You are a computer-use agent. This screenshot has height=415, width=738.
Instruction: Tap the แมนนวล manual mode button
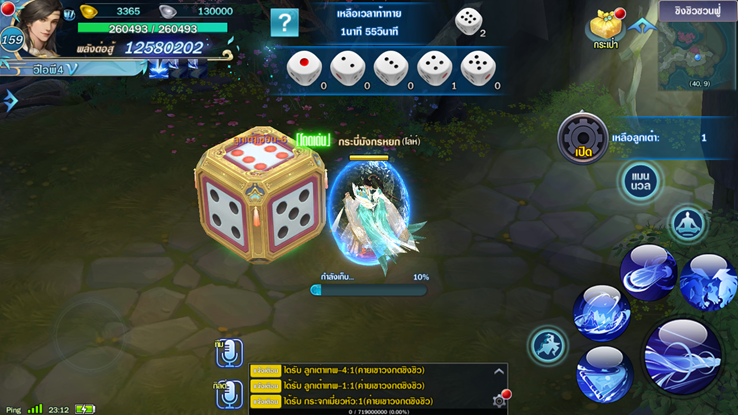point(641,181)
